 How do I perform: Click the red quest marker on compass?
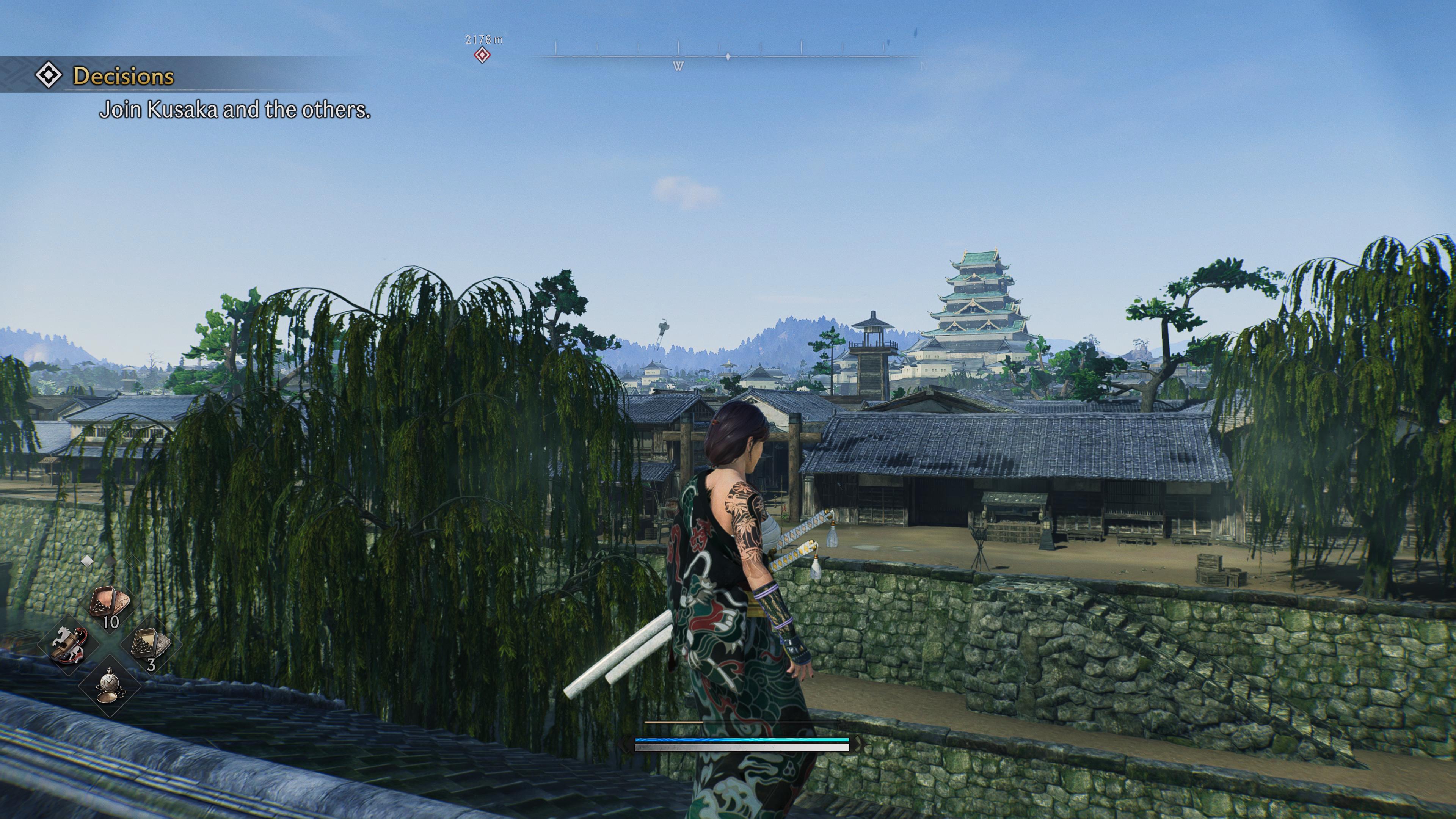[482, 55]
